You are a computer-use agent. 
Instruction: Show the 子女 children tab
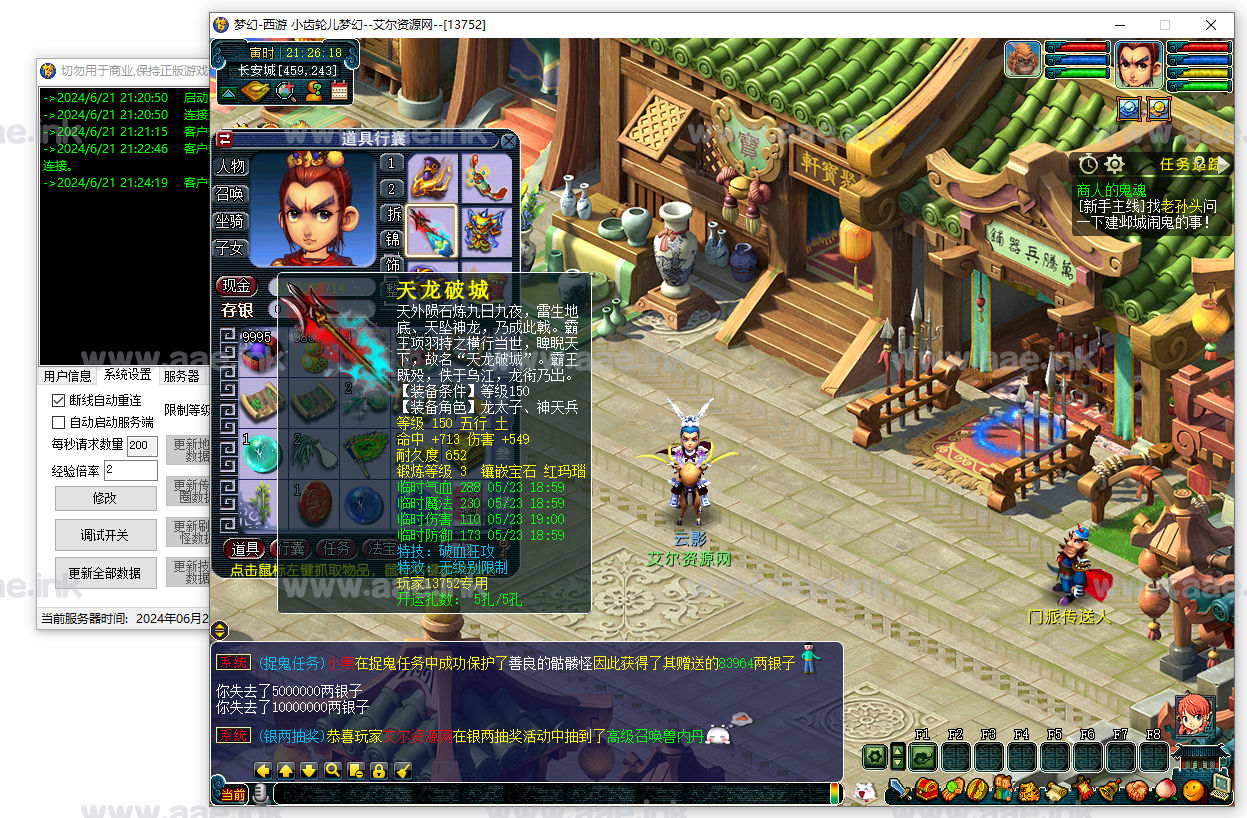(x=230, y=247)
